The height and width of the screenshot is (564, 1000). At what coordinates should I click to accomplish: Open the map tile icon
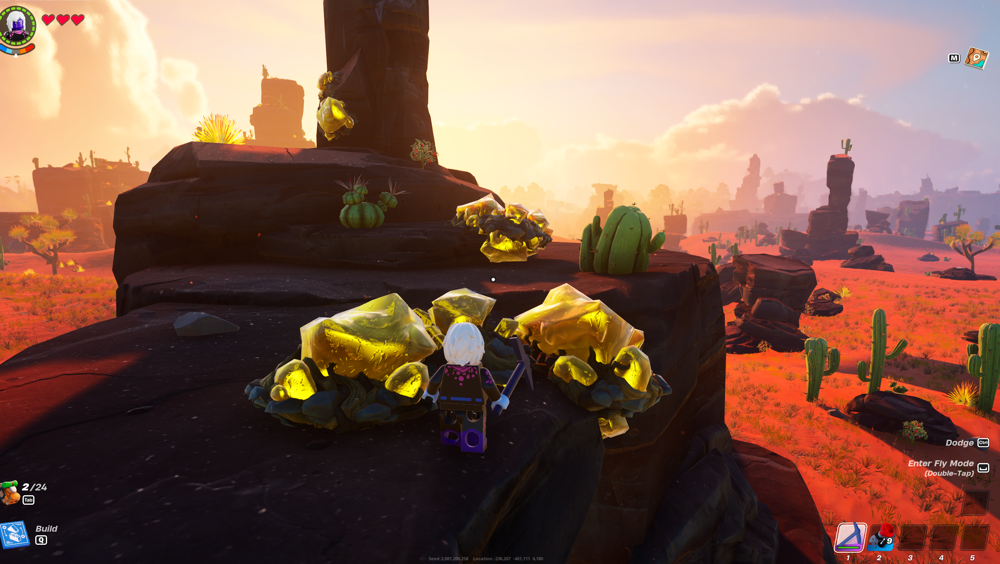[976, 58]
